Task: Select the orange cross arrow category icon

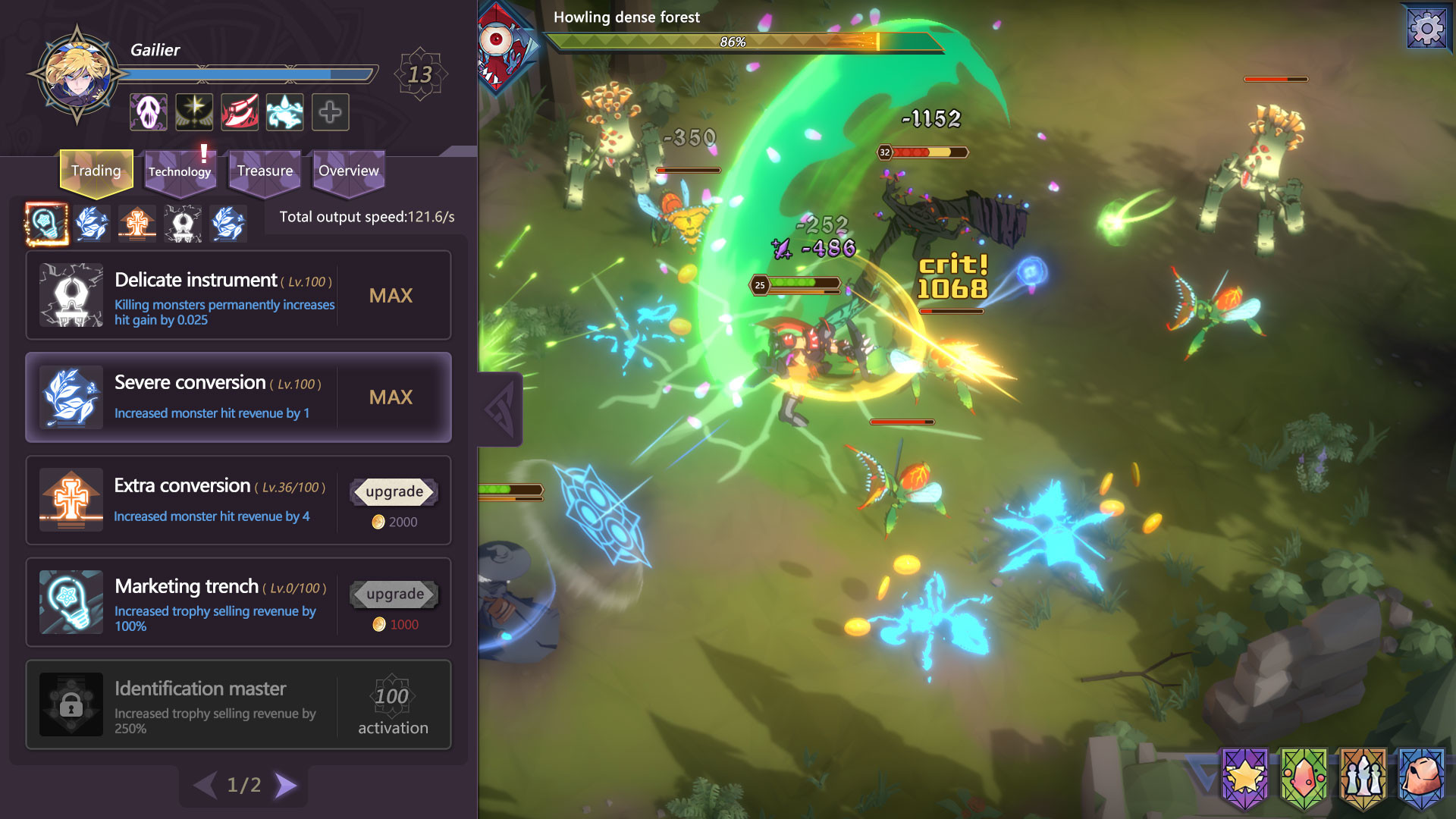Action: click(137, 224)
